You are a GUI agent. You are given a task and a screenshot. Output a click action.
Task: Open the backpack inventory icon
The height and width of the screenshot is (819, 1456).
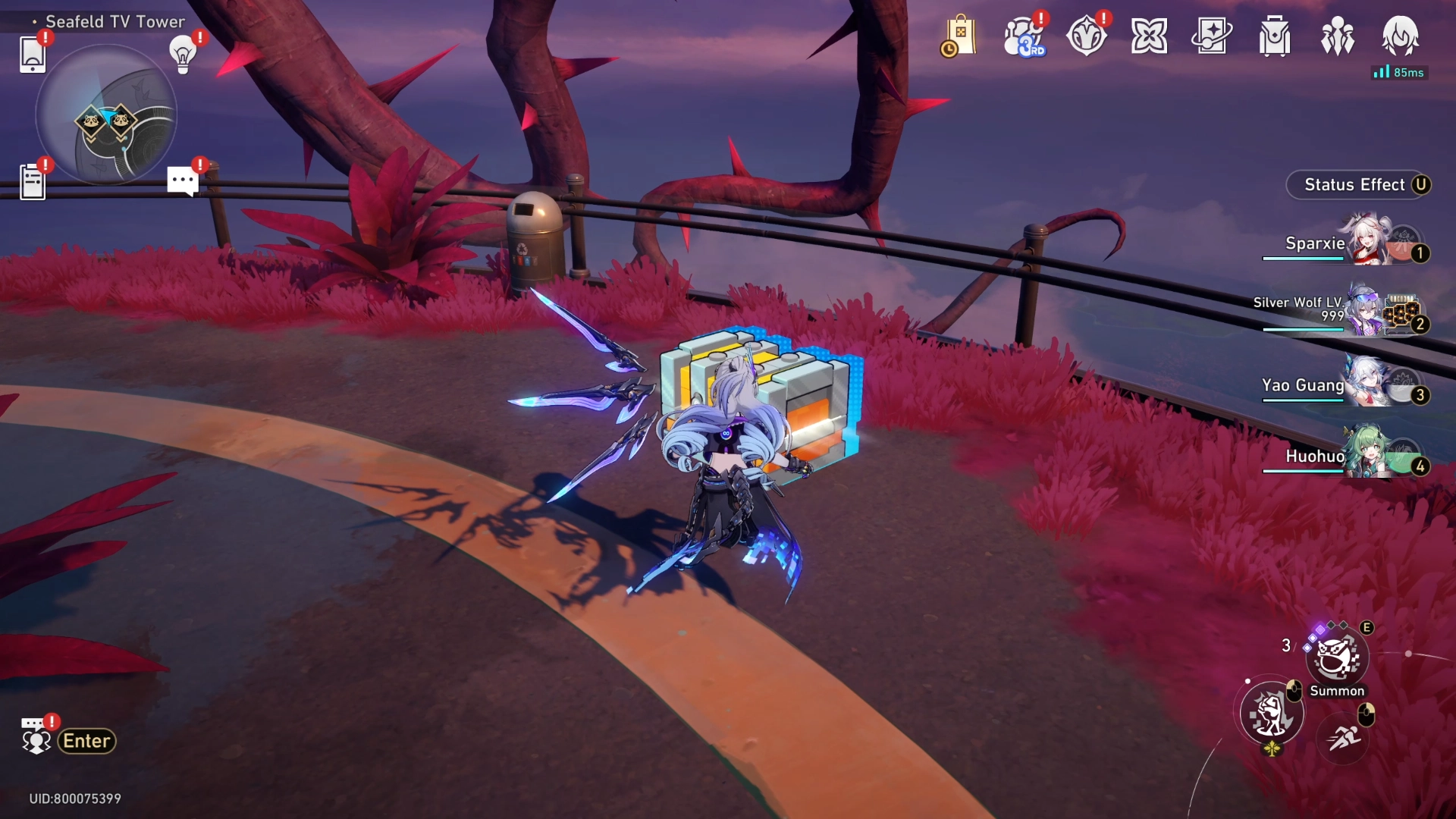pyautogui.click(x=1275, y=36)
